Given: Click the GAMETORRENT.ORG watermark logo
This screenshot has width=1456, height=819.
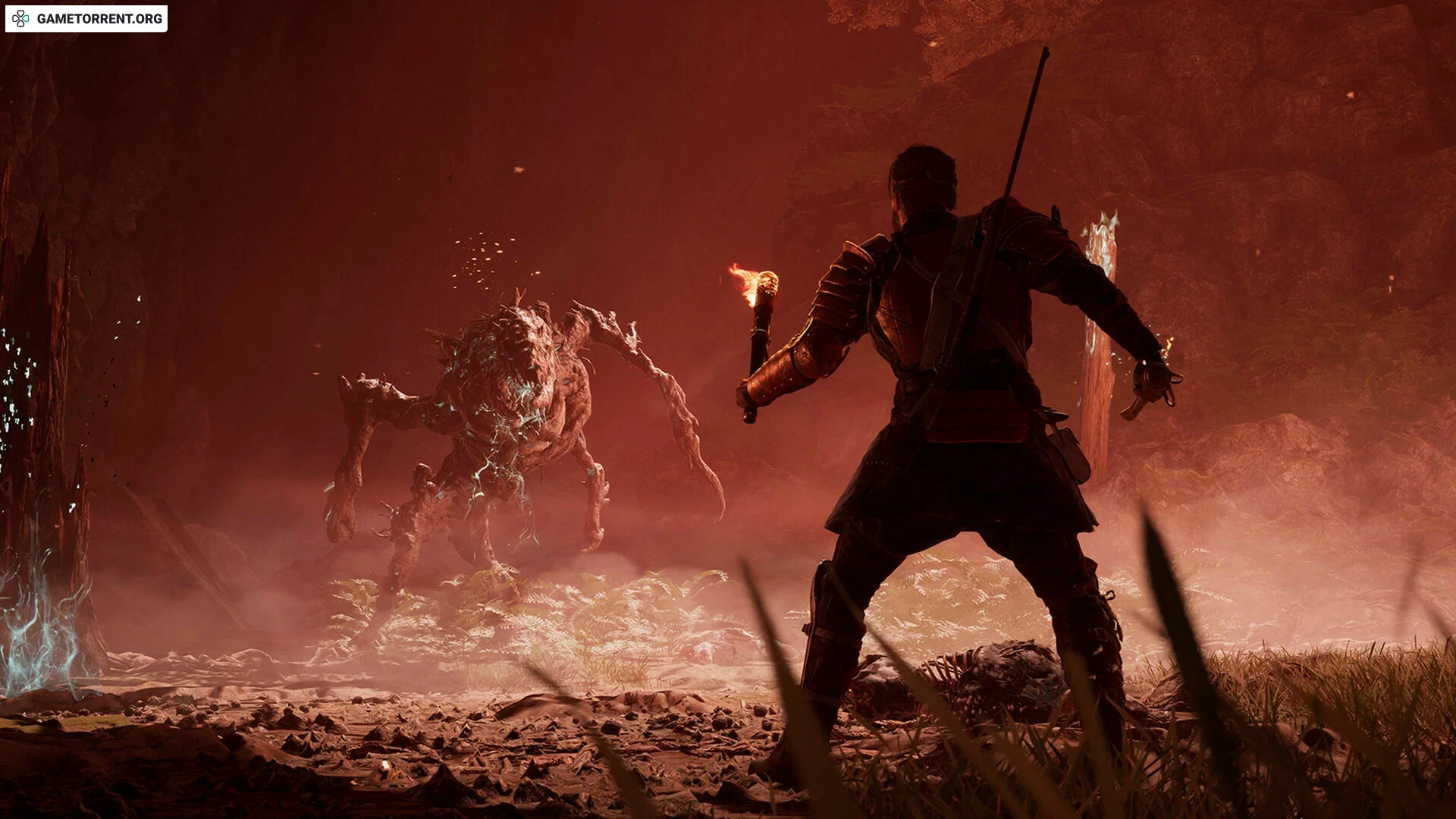Looking at the screenshot, I should click(x=86, y=19).
